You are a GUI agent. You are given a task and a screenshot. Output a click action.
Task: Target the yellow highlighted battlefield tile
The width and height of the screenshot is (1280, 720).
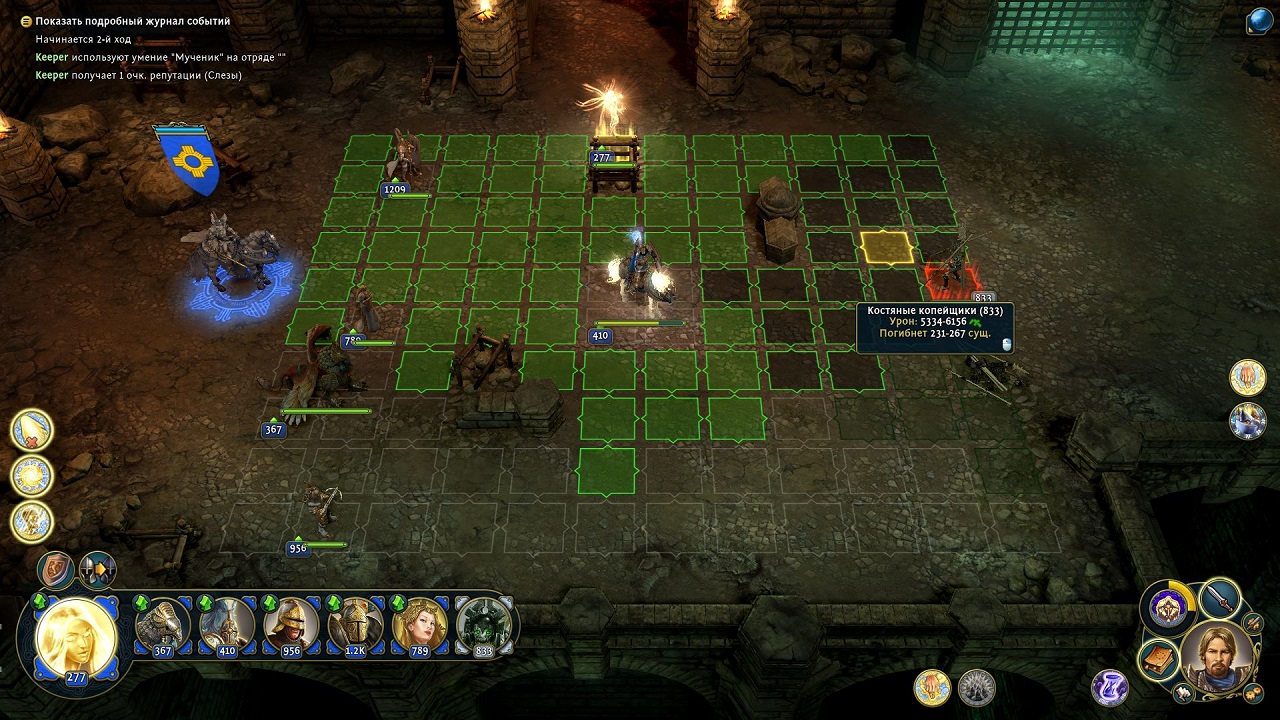[887, 248]
